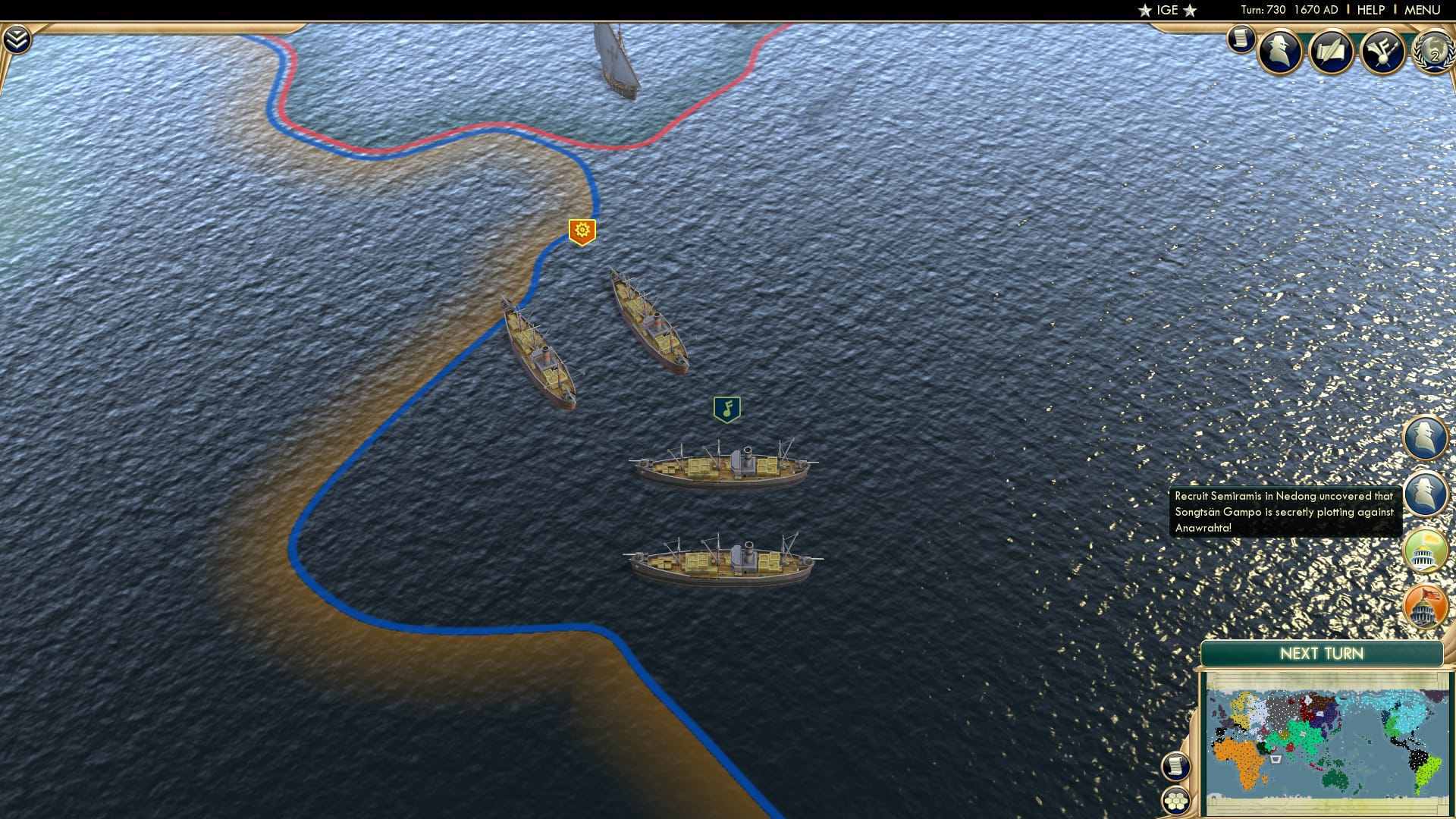Open the Social Policies screen icon
Viewport: 1456px width, 819px height.
coord(1333,53)
